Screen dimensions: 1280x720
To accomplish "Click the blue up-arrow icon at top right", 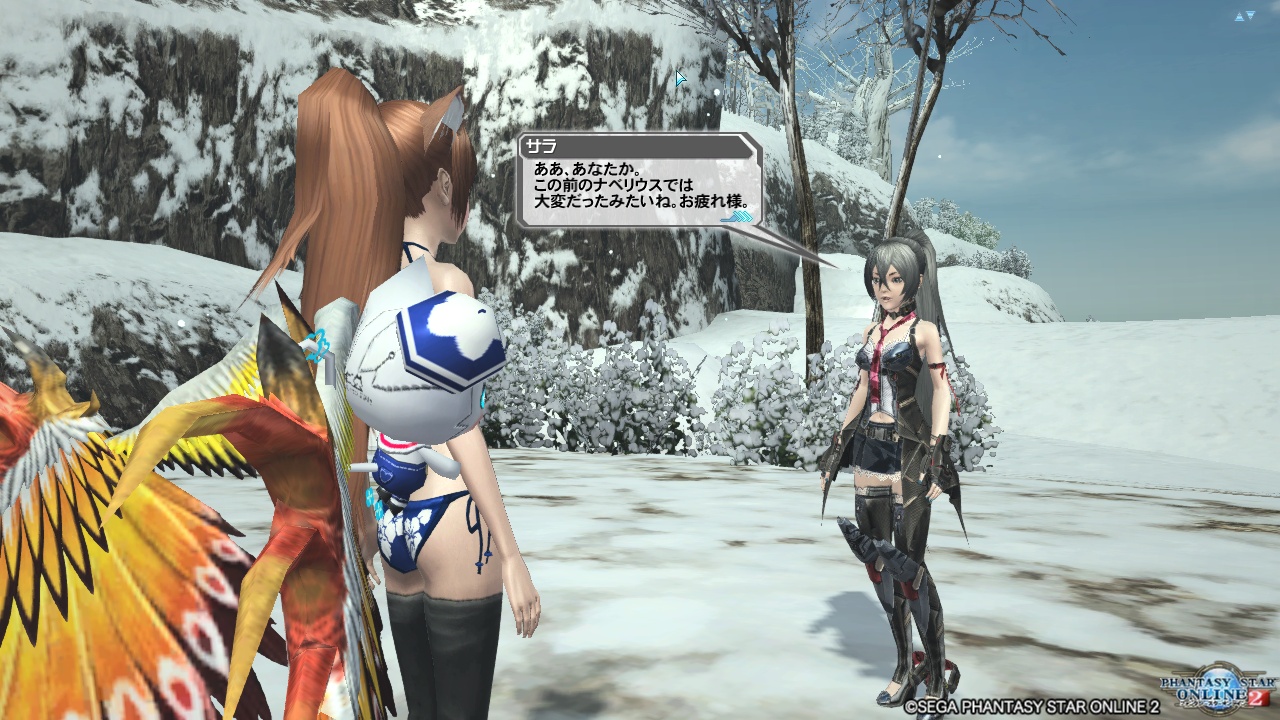I will tap(1239, 17).
